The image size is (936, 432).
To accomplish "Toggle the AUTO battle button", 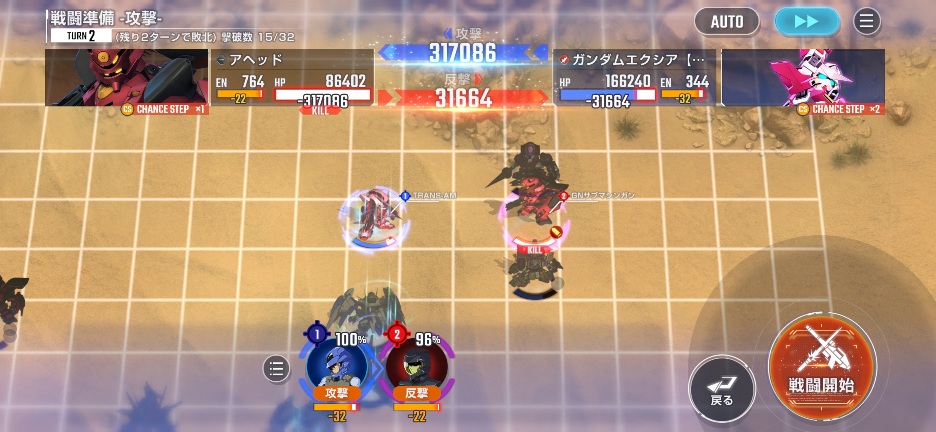I will (726, 21).
